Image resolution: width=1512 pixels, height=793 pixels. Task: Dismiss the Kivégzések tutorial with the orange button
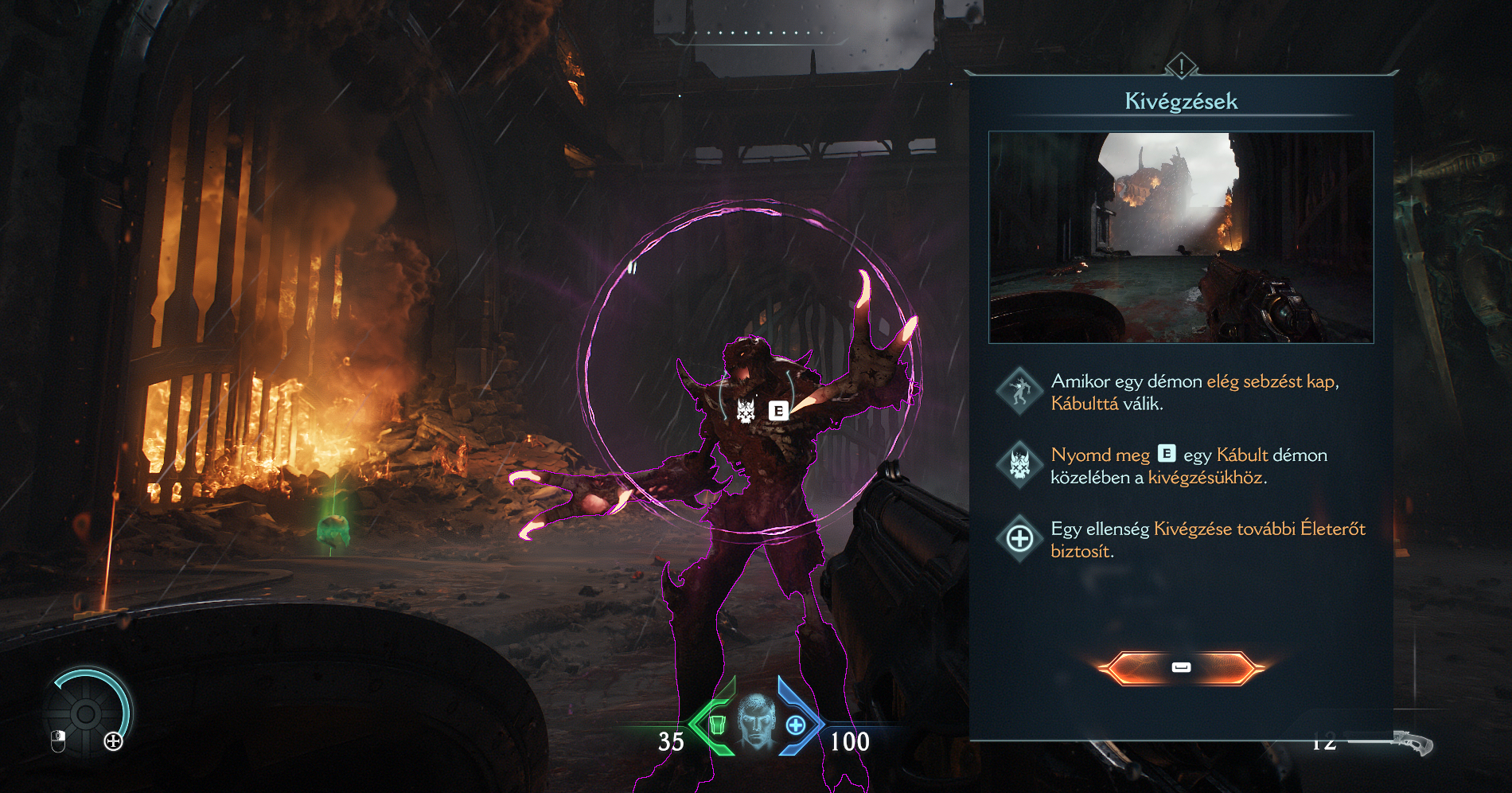(1181, 667)
